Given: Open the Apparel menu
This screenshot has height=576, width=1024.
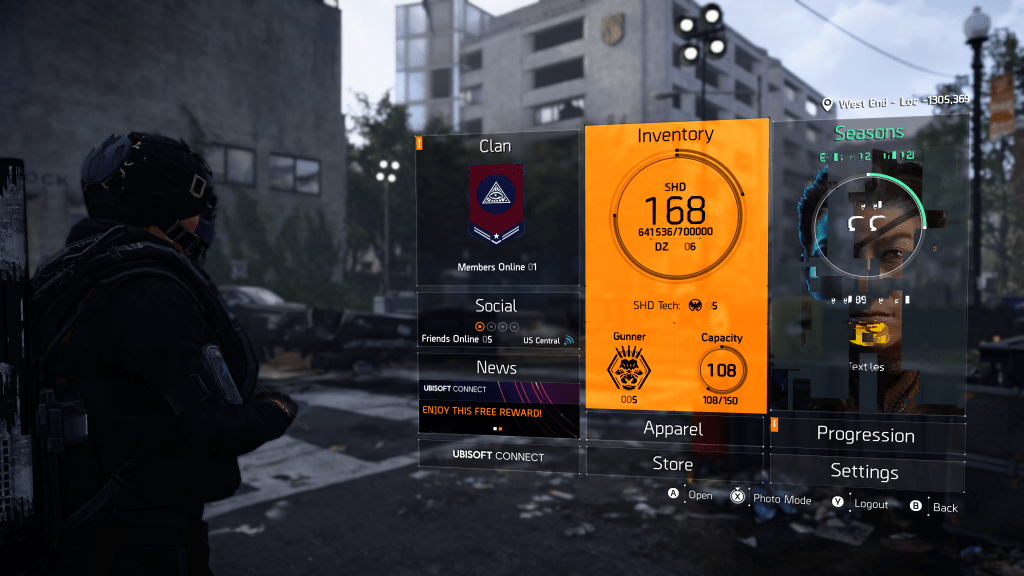Looking at the screenshot, I should [x=673, y=429].
